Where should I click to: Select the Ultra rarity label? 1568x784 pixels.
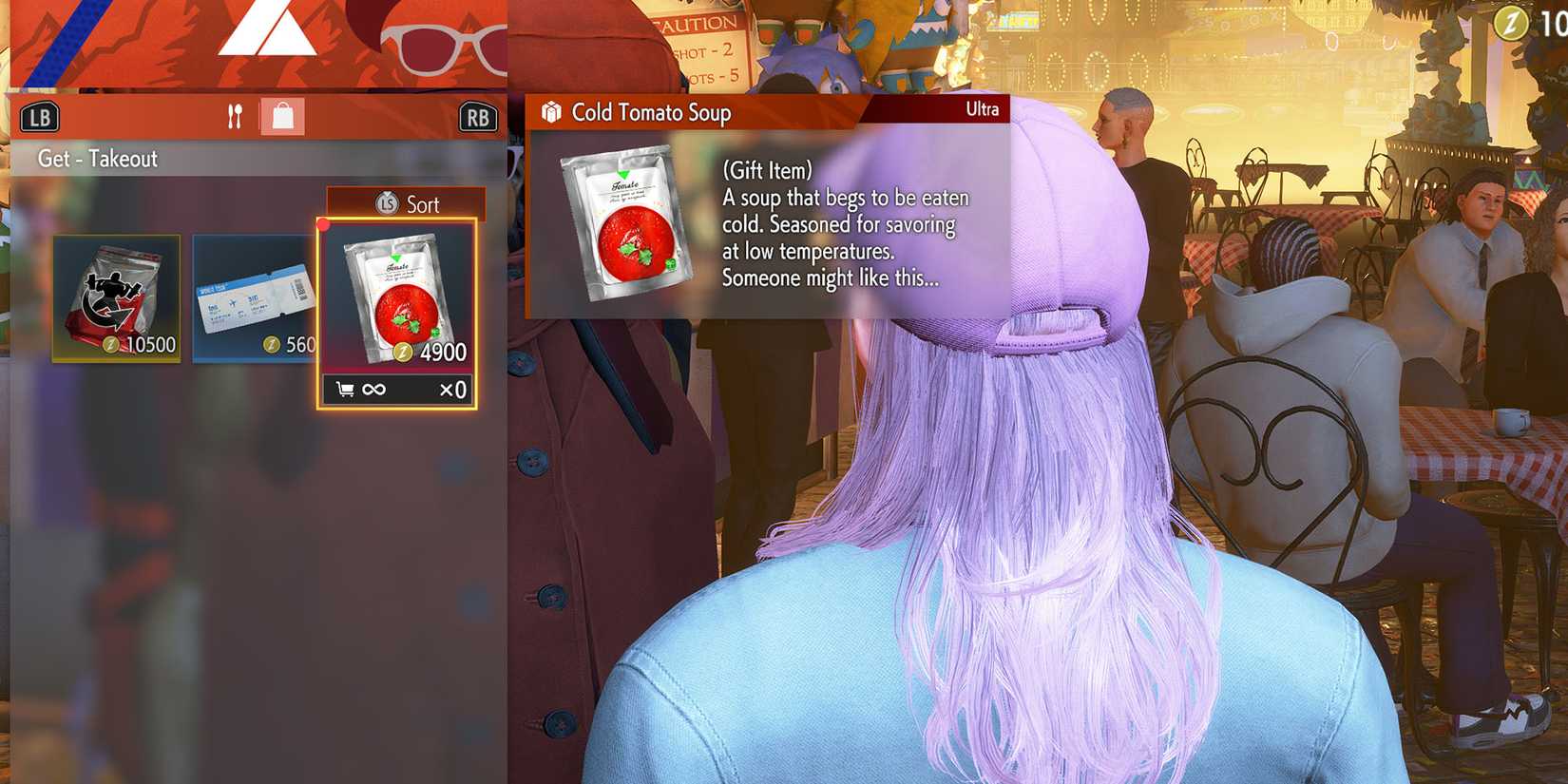[982, 109]
